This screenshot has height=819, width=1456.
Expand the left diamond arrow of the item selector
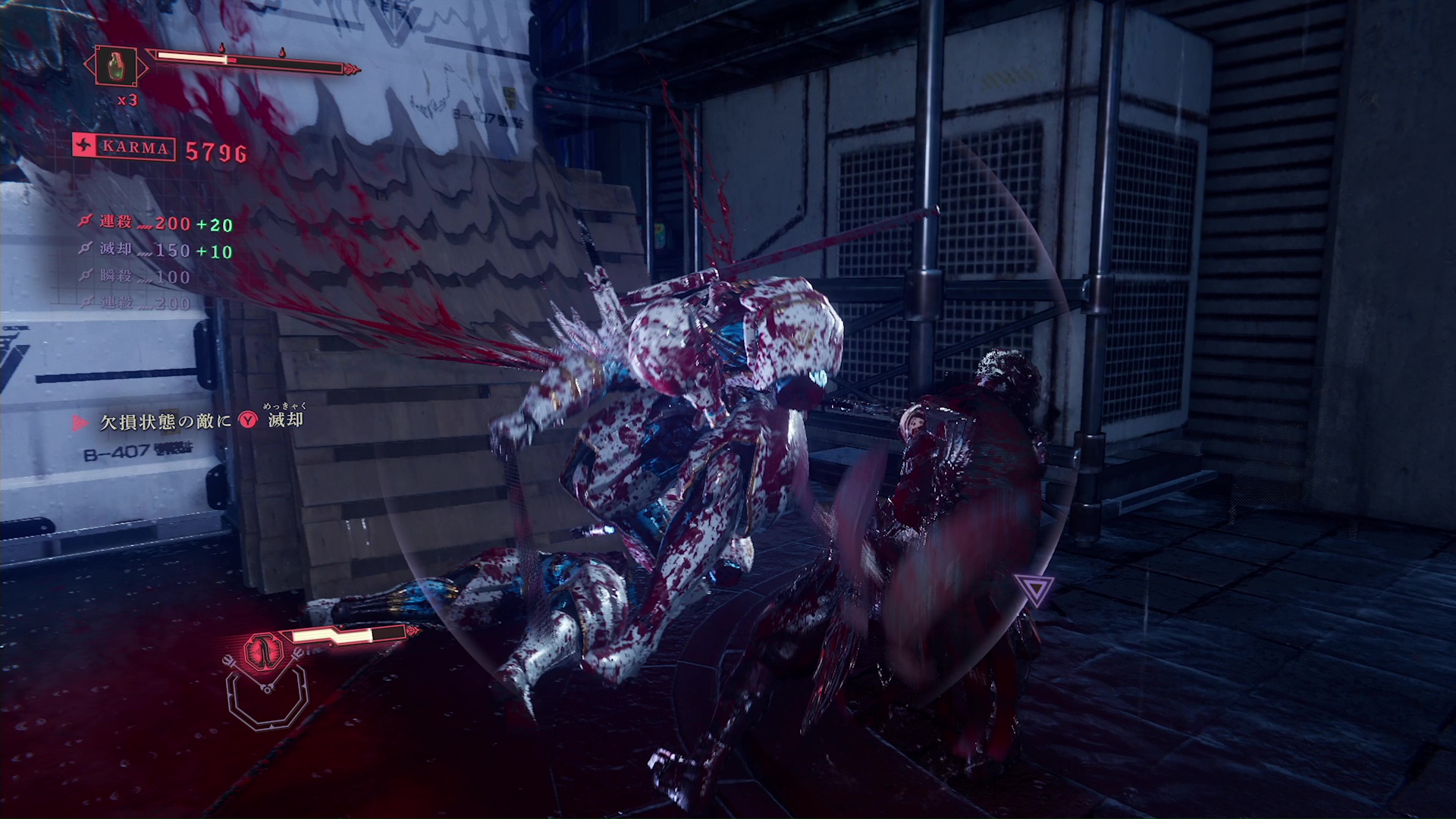tap(87, 64)
